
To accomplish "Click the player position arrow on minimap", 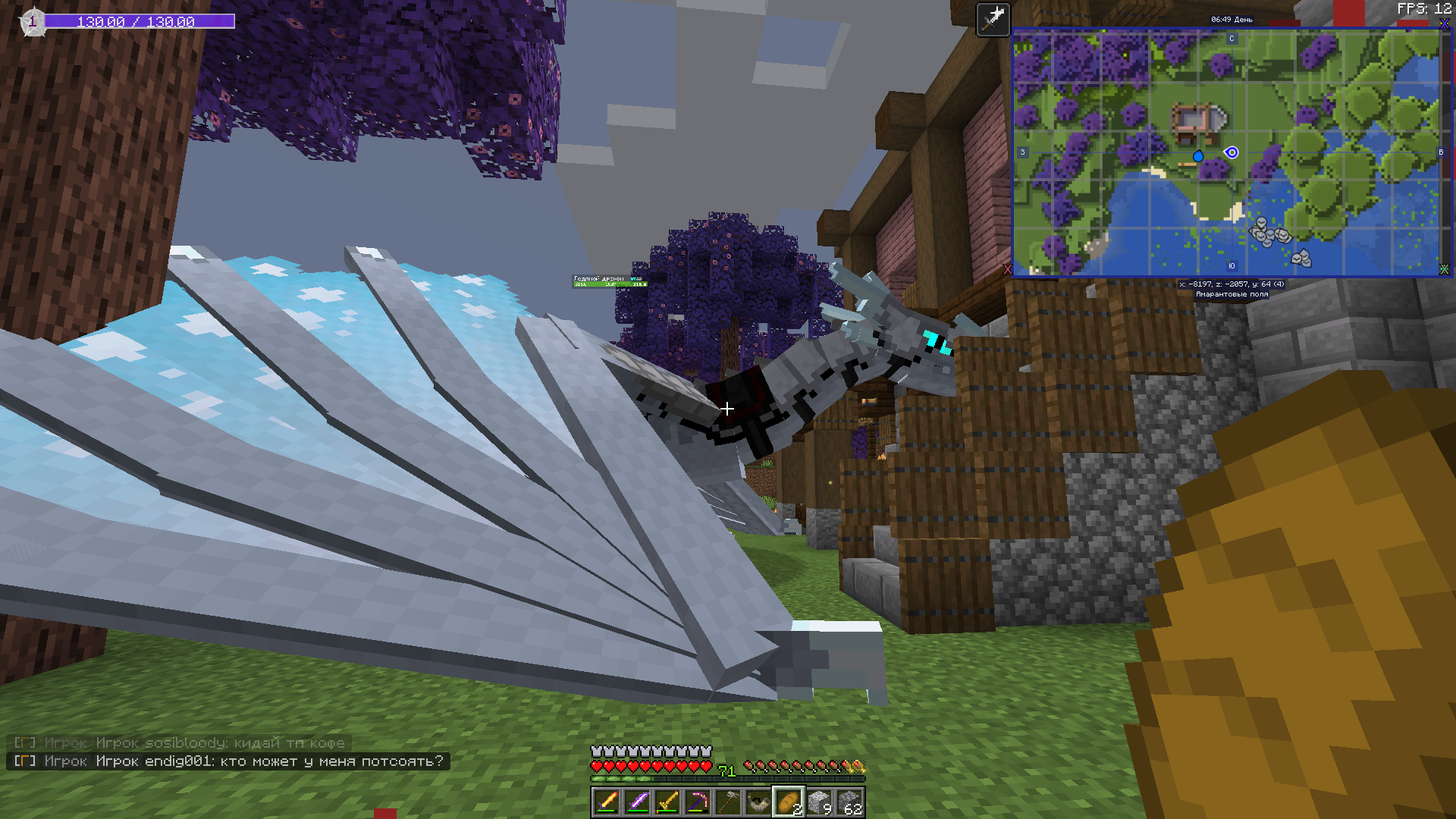I will (x=1232, y=152).
